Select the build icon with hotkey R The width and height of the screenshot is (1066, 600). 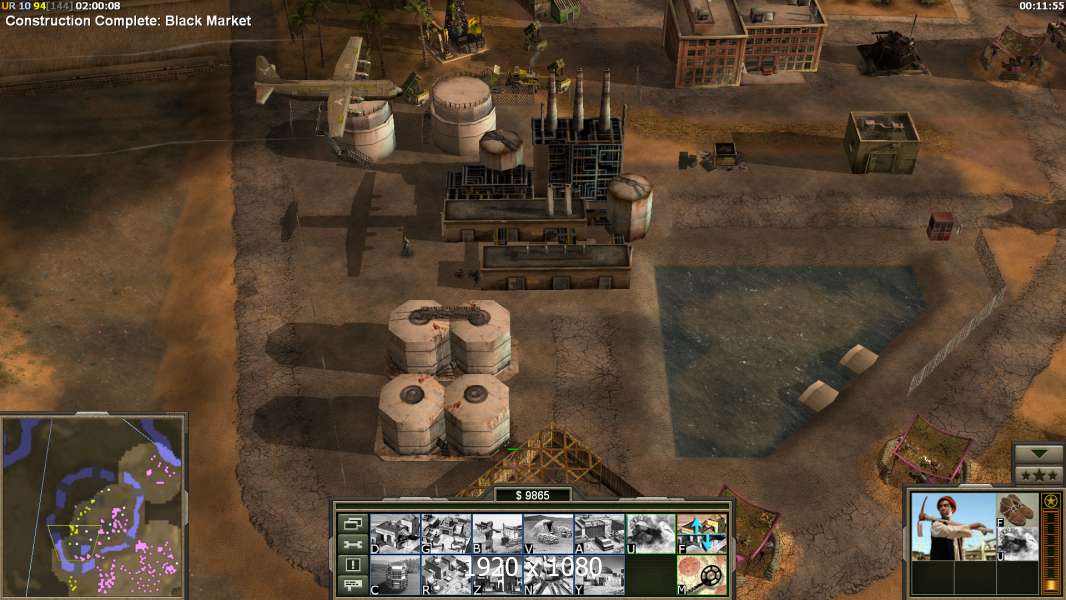[446, 575]
